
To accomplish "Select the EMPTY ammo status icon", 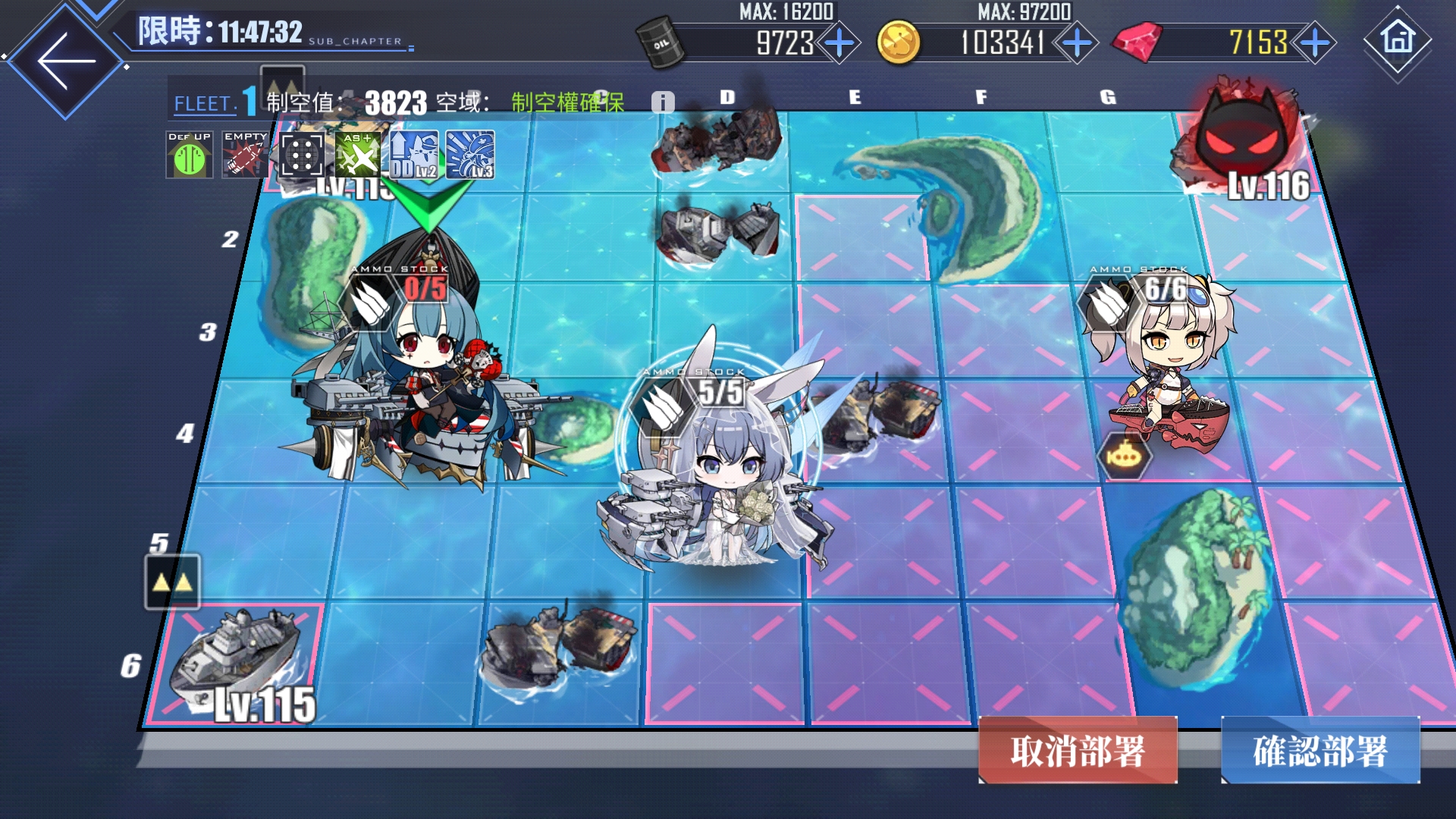I will click(x=245, y=155).
